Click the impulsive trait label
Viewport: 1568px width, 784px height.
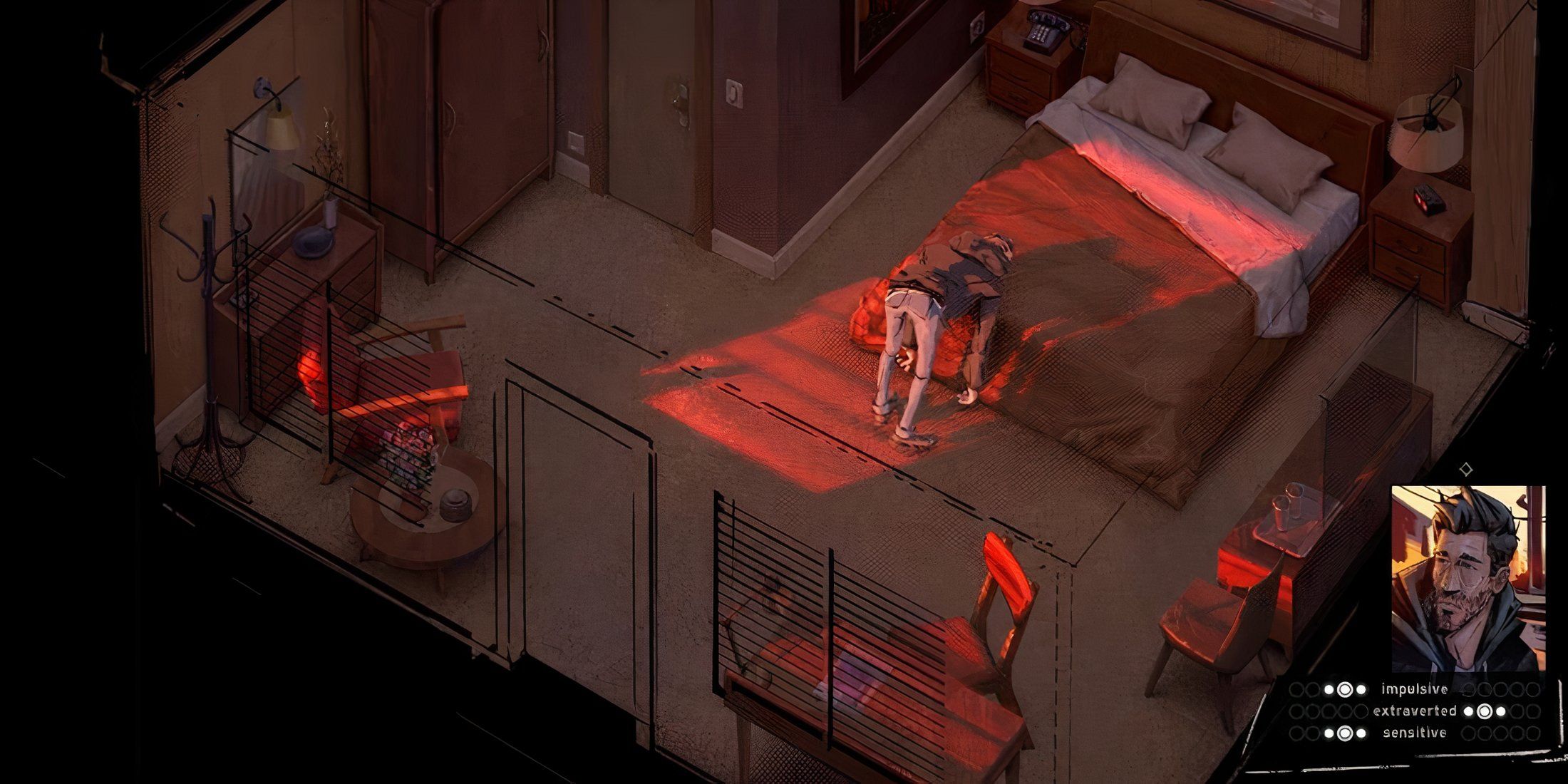pyautogui.click(x=1414, y=690)
